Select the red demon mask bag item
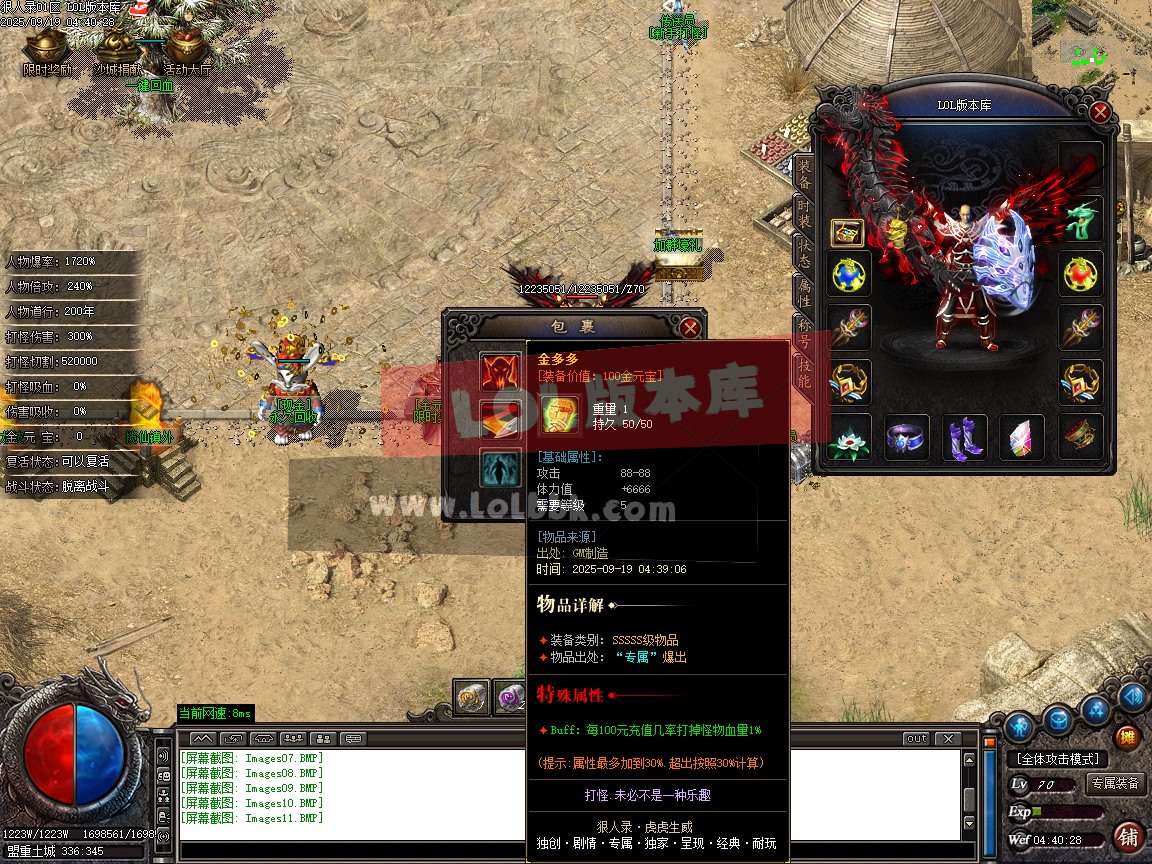The width and height of the screenshot is (1152, 864). pyautogui.click(x=499, y=372)
